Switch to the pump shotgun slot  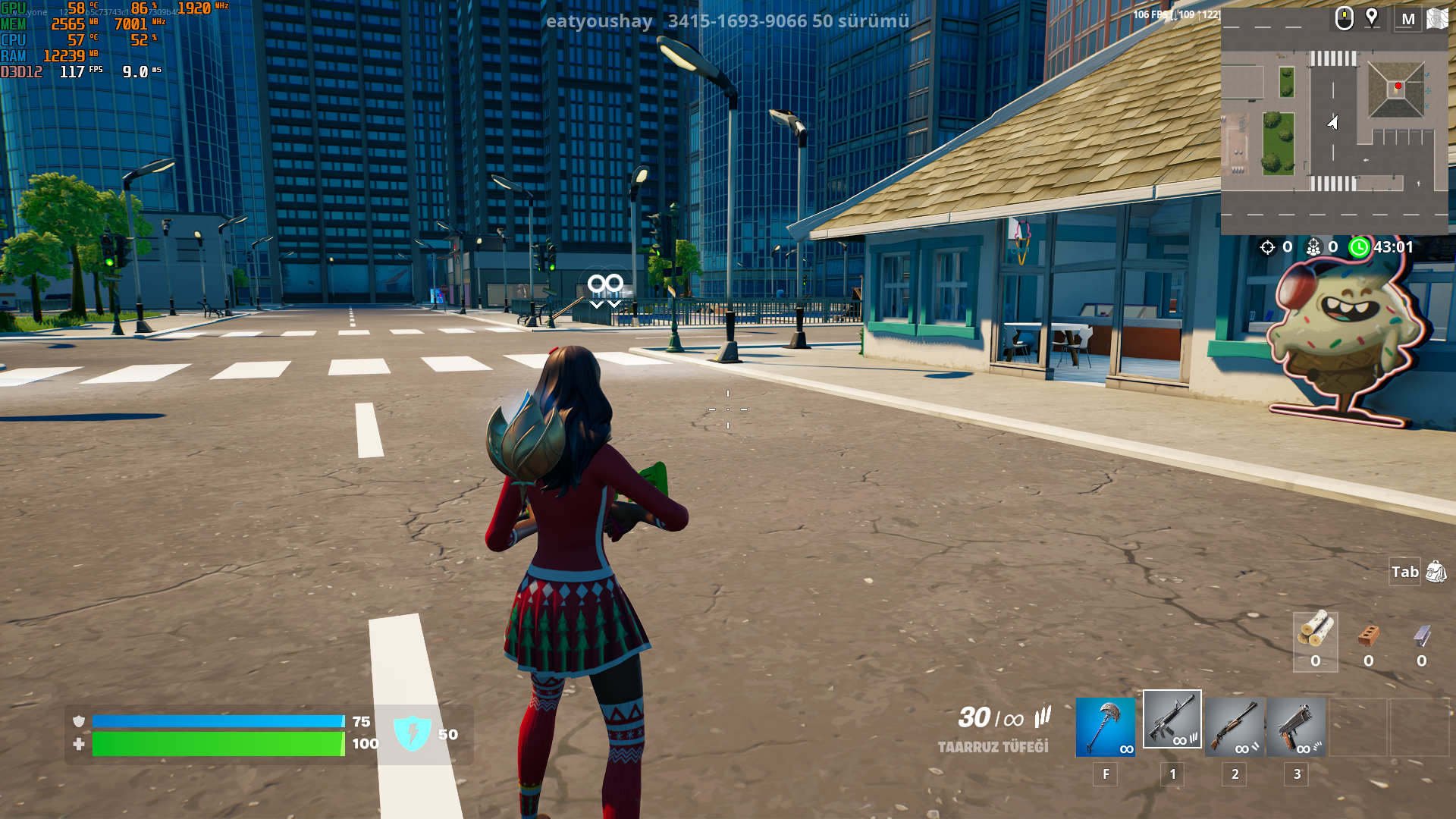[1235, 727]
